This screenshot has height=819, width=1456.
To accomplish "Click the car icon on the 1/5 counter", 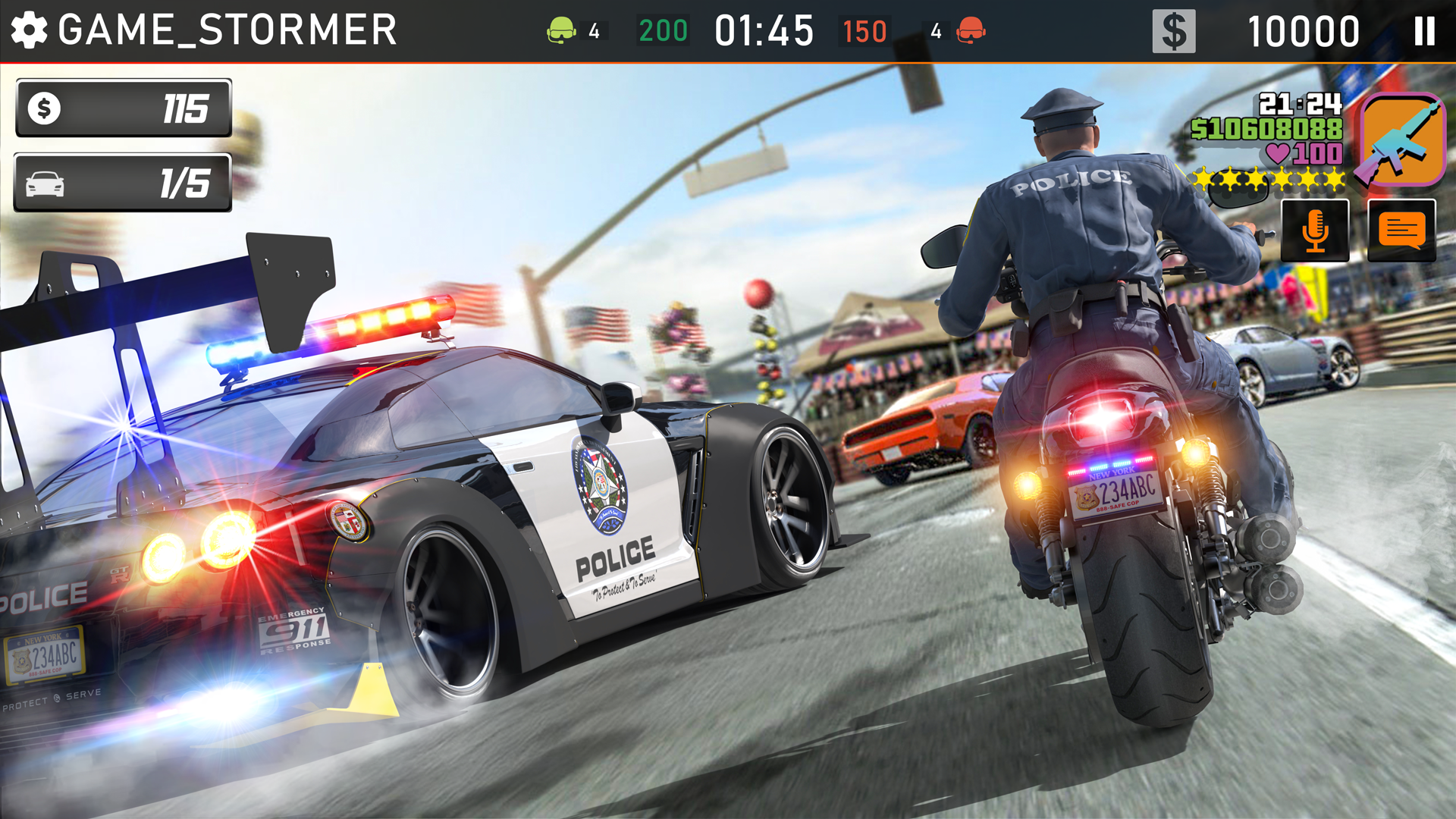I will tap(45, 182).
